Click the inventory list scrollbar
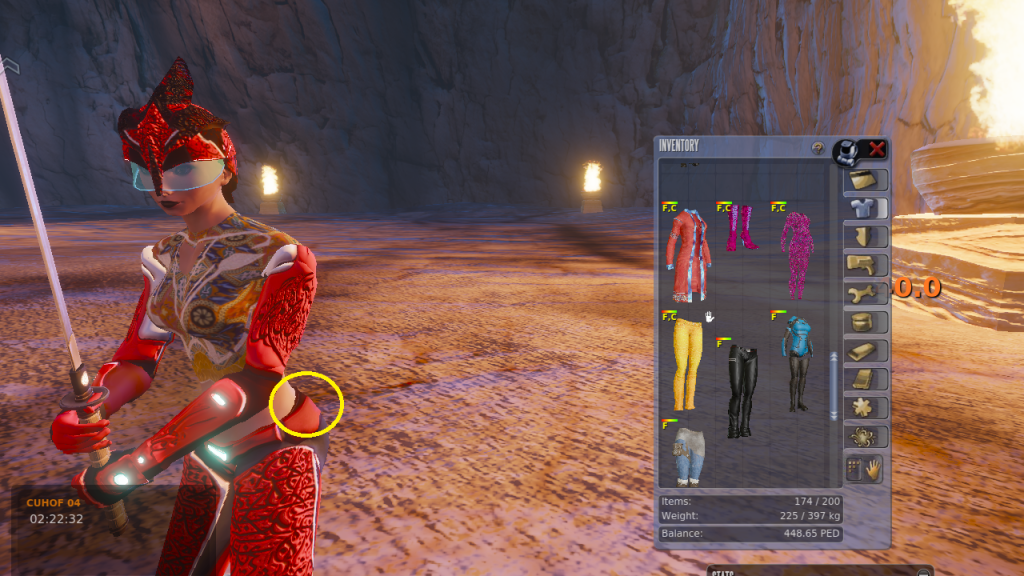The height and width of the screenshot is (576, 1024). pos(833,385)
